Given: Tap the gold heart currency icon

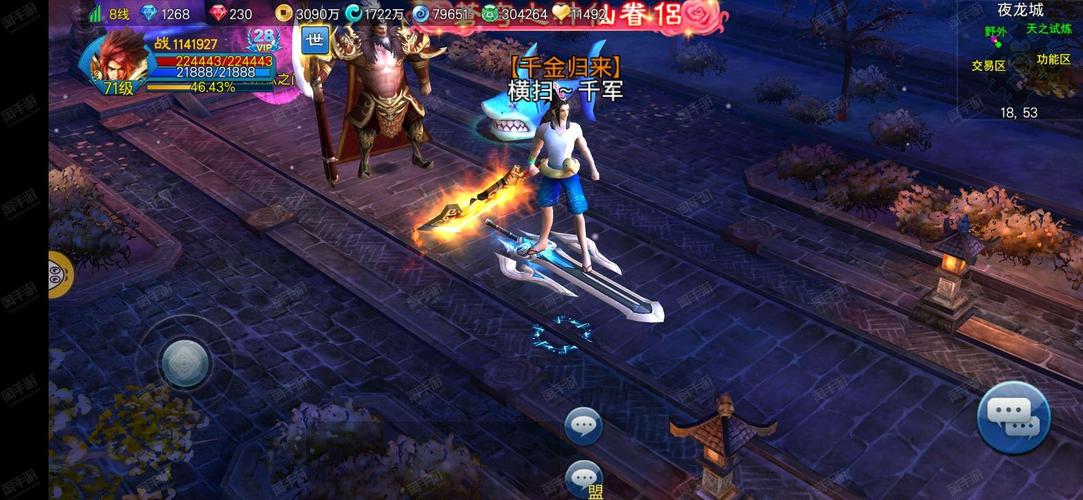Looking at the screenshot, I should pyautogui.click(x=561, y=14).
